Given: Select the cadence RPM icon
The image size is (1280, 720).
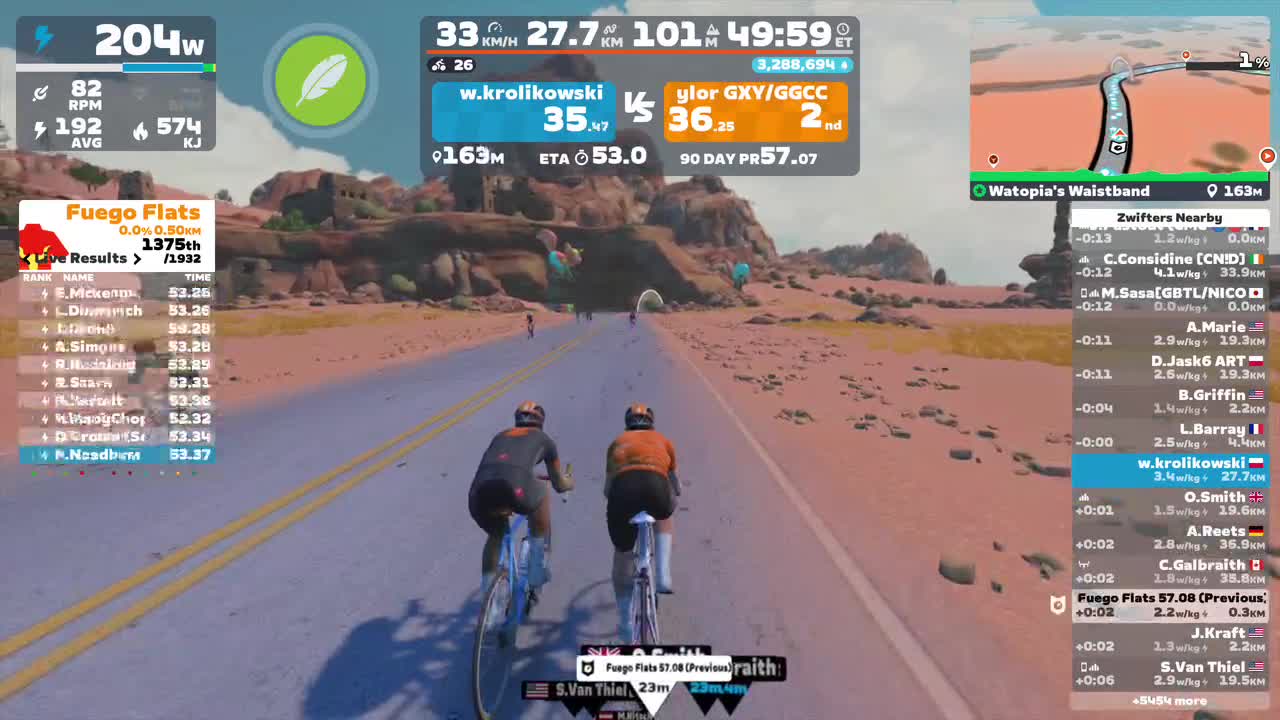Looking at the screenshot, I should (41, 92).
